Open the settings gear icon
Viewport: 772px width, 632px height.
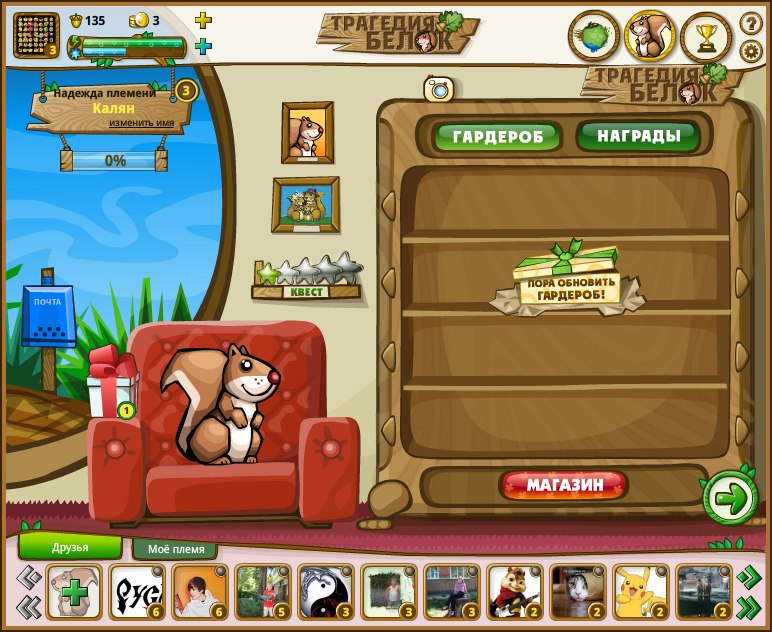[x=751, y=51]
